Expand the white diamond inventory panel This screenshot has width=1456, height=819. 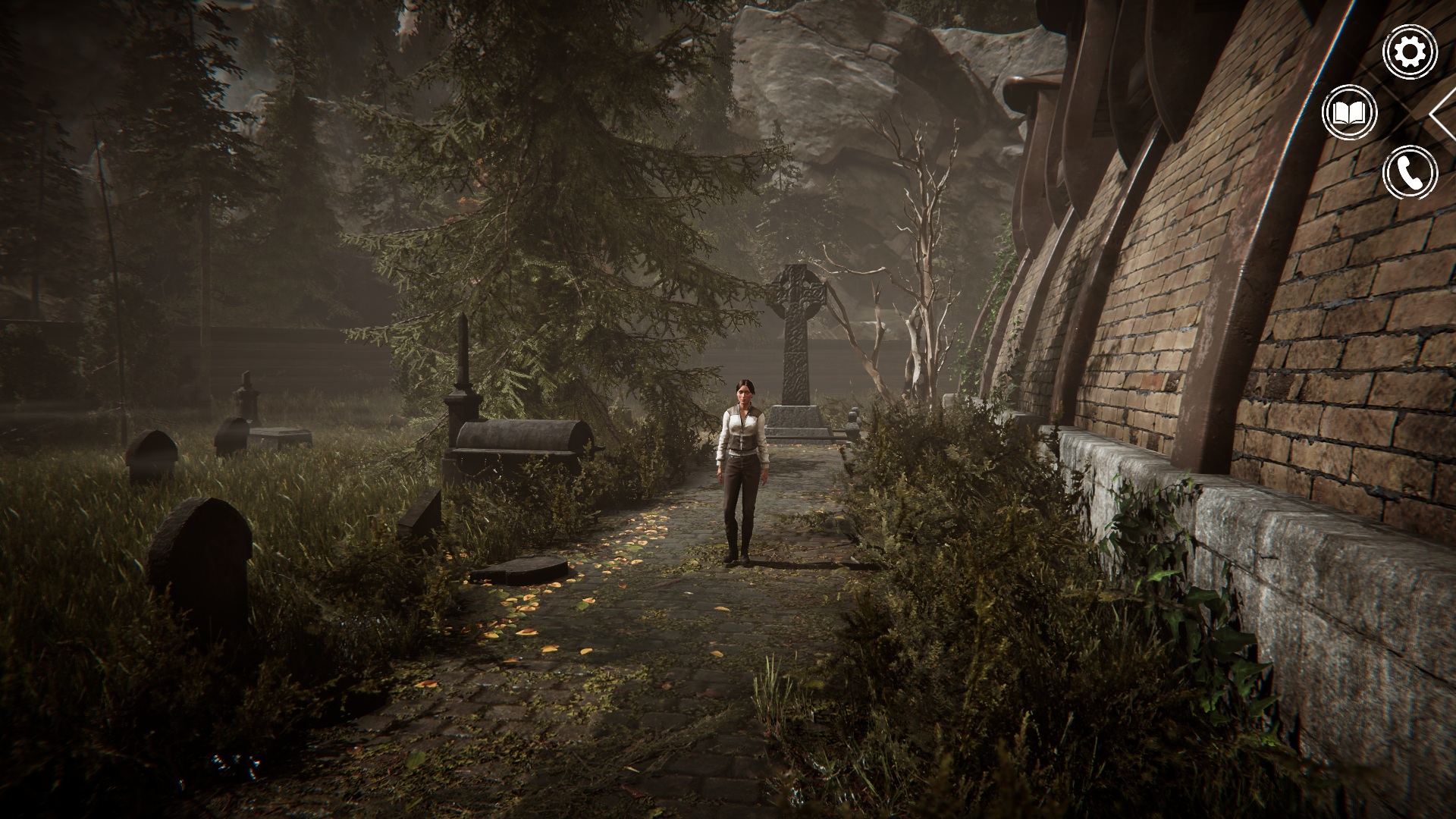click(1444, 115)
